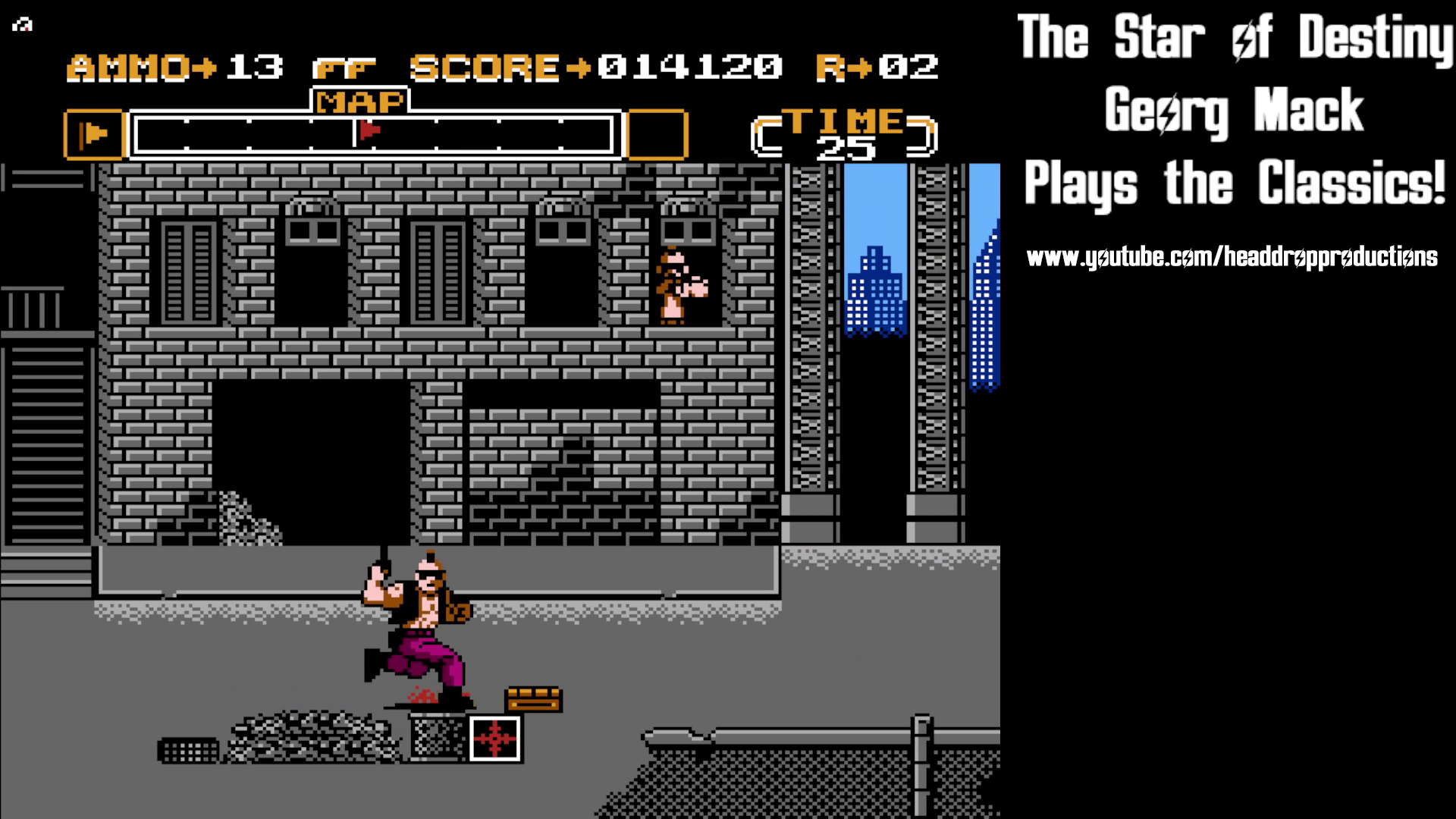Select the P pistol icon beside AMMO
Image resolution: width=1456 pixels, height=819 pixels.
click(328, 68)
